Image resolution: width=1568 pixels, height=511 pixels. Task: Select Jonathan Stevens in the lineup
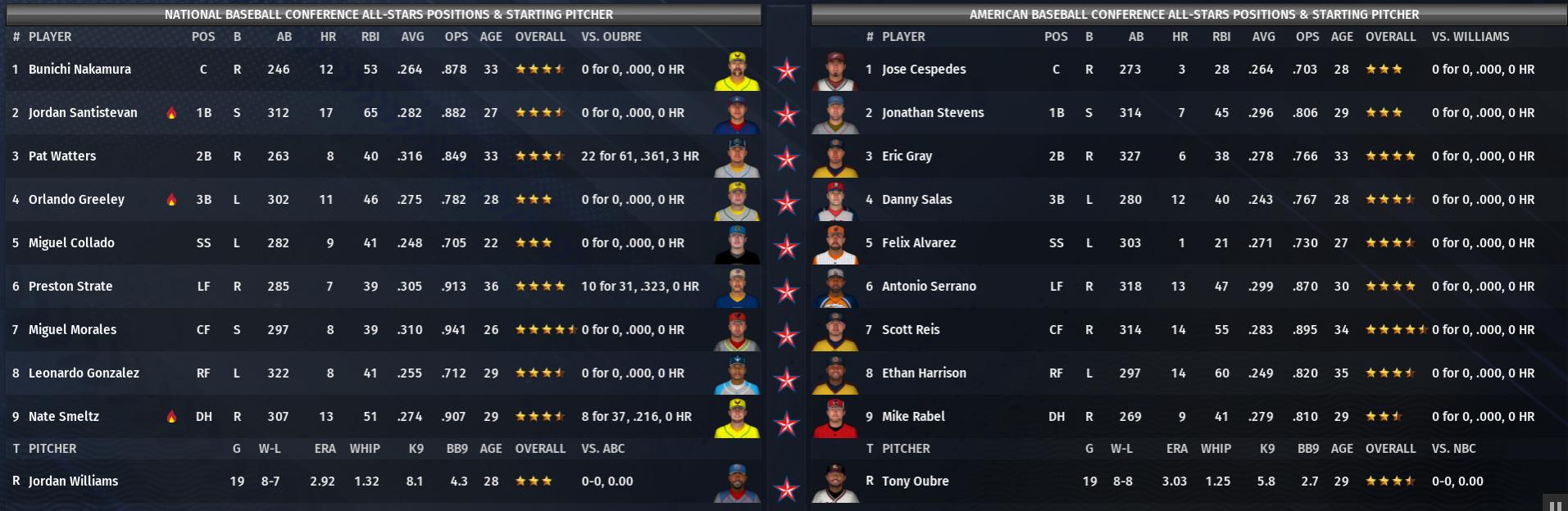coord(933,113)
